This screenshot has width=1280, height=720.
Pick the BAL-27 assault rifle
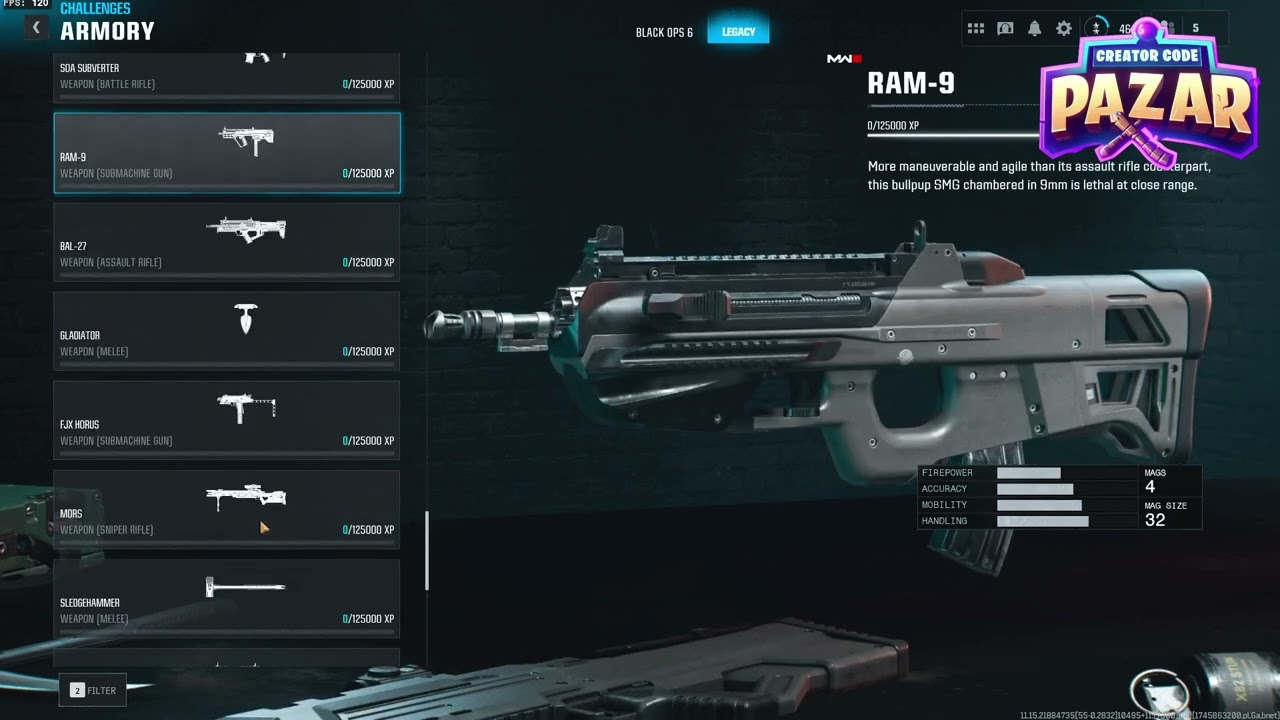pyautogui.click(x=226, y=242)
